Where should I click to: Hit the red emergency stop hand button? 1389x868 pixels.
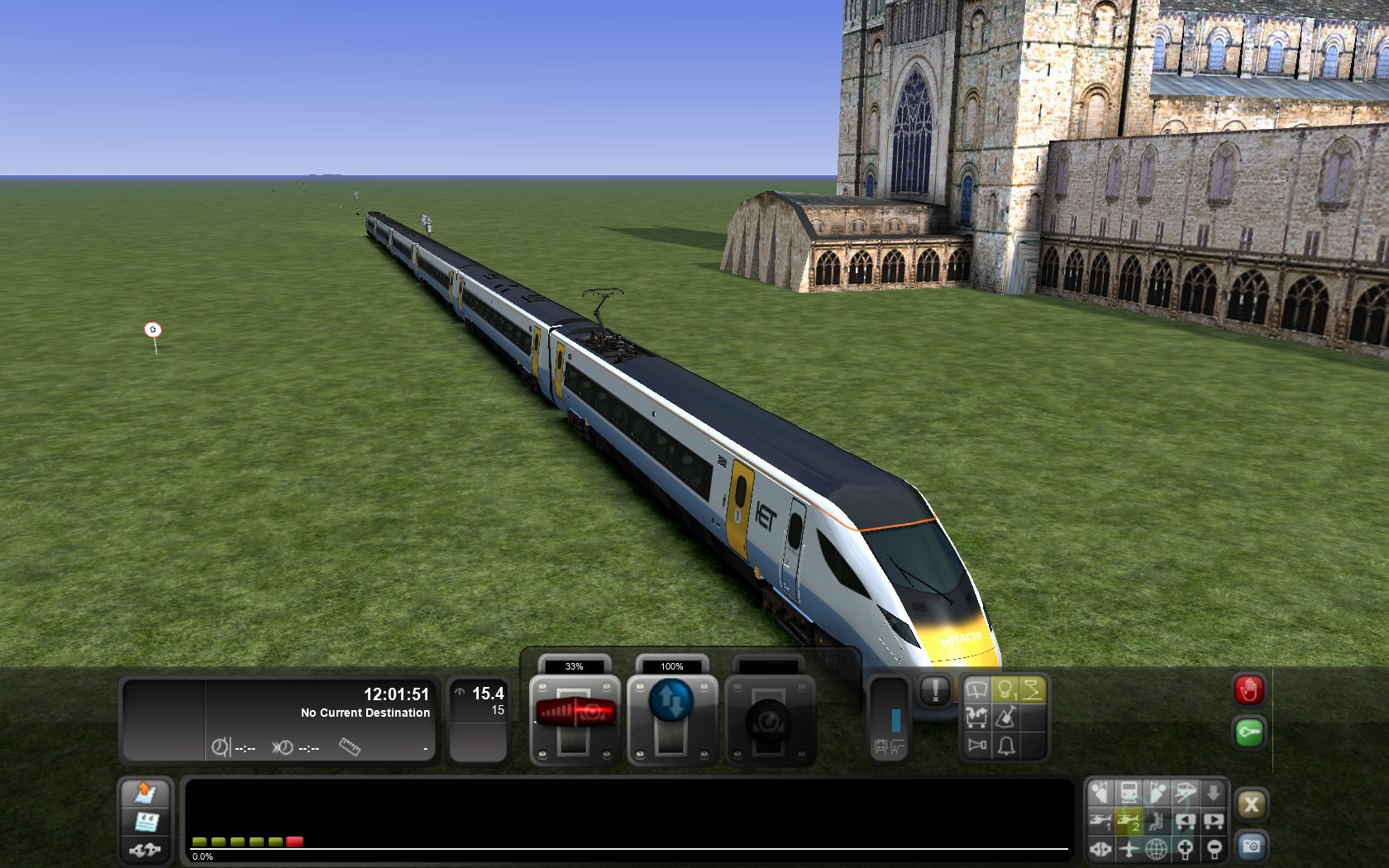coord(1248,690)
